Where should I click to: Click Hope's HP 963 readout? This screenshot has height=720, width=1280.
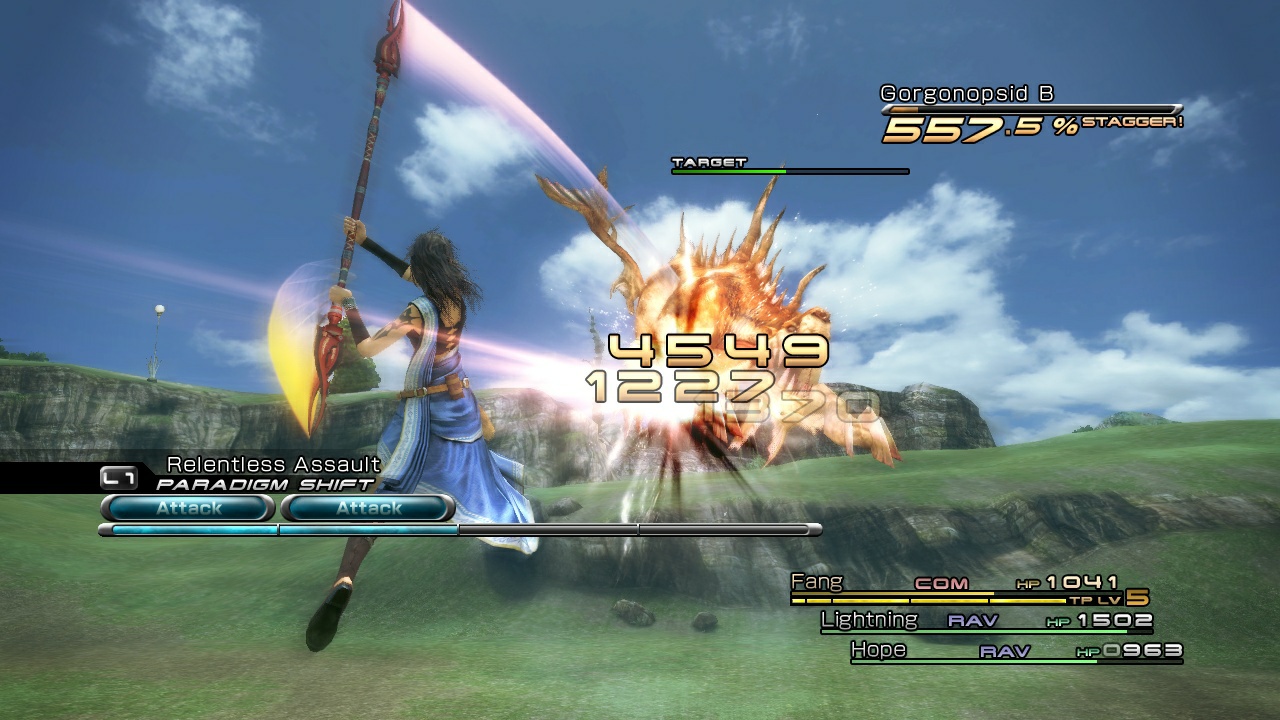tap(1130, 651)
